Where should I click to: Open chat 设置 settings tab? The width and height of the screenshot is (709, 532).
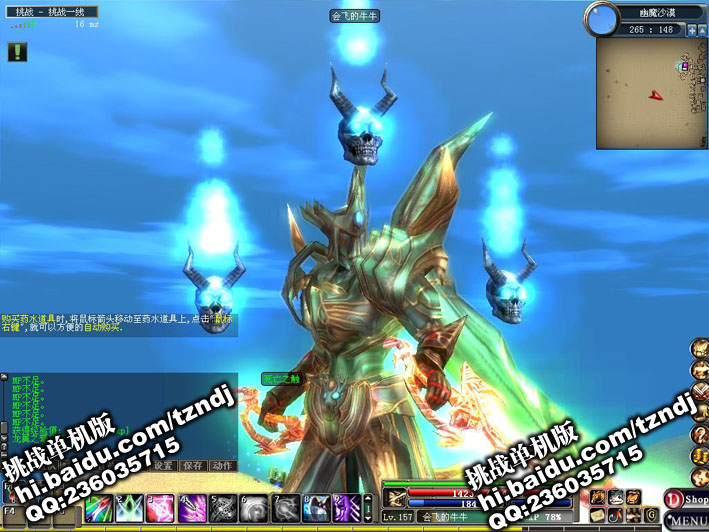[165, 466]
